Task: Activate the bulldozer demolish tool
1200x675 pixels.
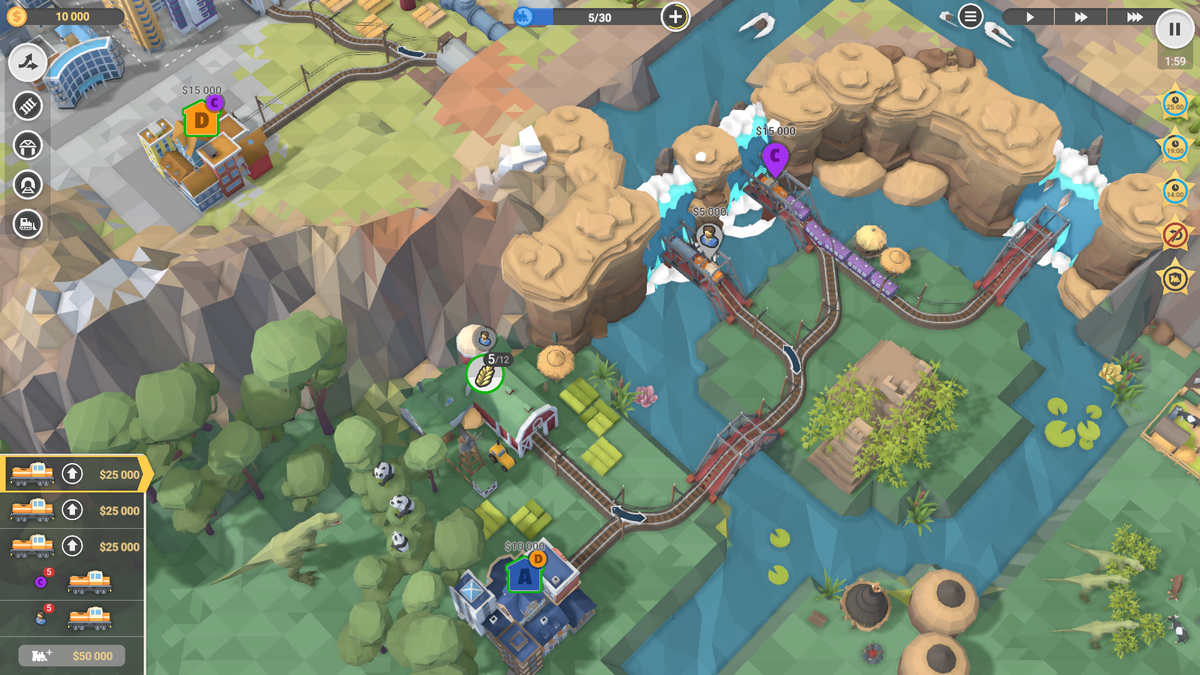Action: click(28, 224)
